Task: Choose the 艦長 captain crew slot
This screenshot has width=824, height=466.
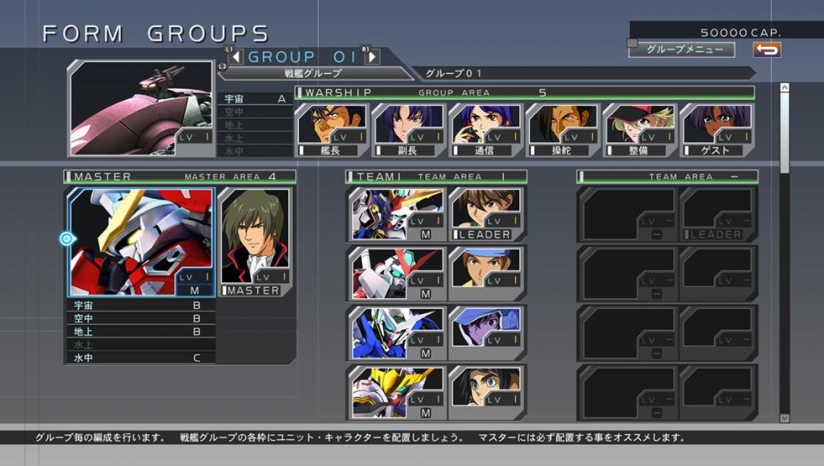Action: 332,129
